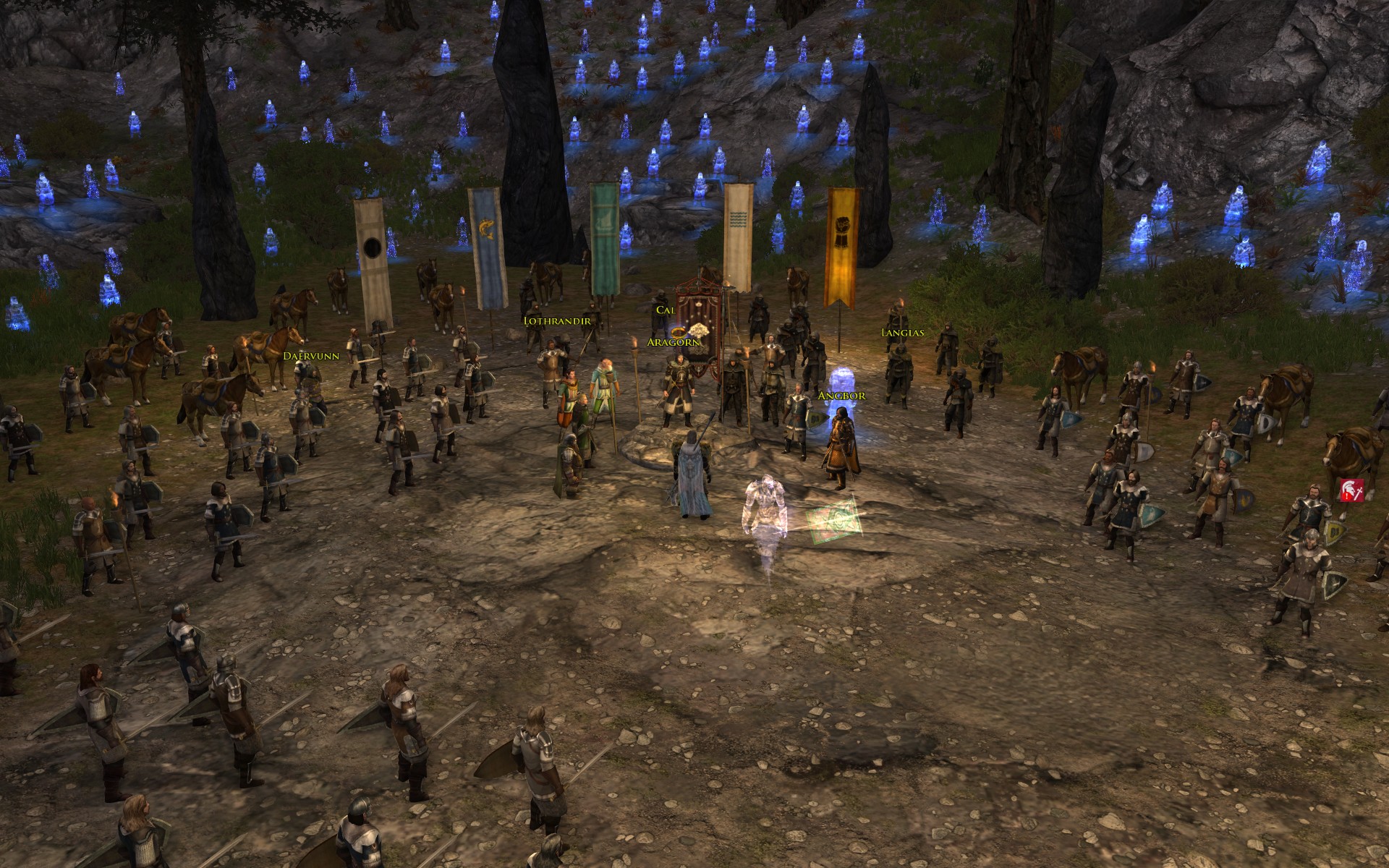This screenshot has height=868, width=1389.
Task: Open the red helmet-and-sword alert icon
Action: (x=1351, y=490)
